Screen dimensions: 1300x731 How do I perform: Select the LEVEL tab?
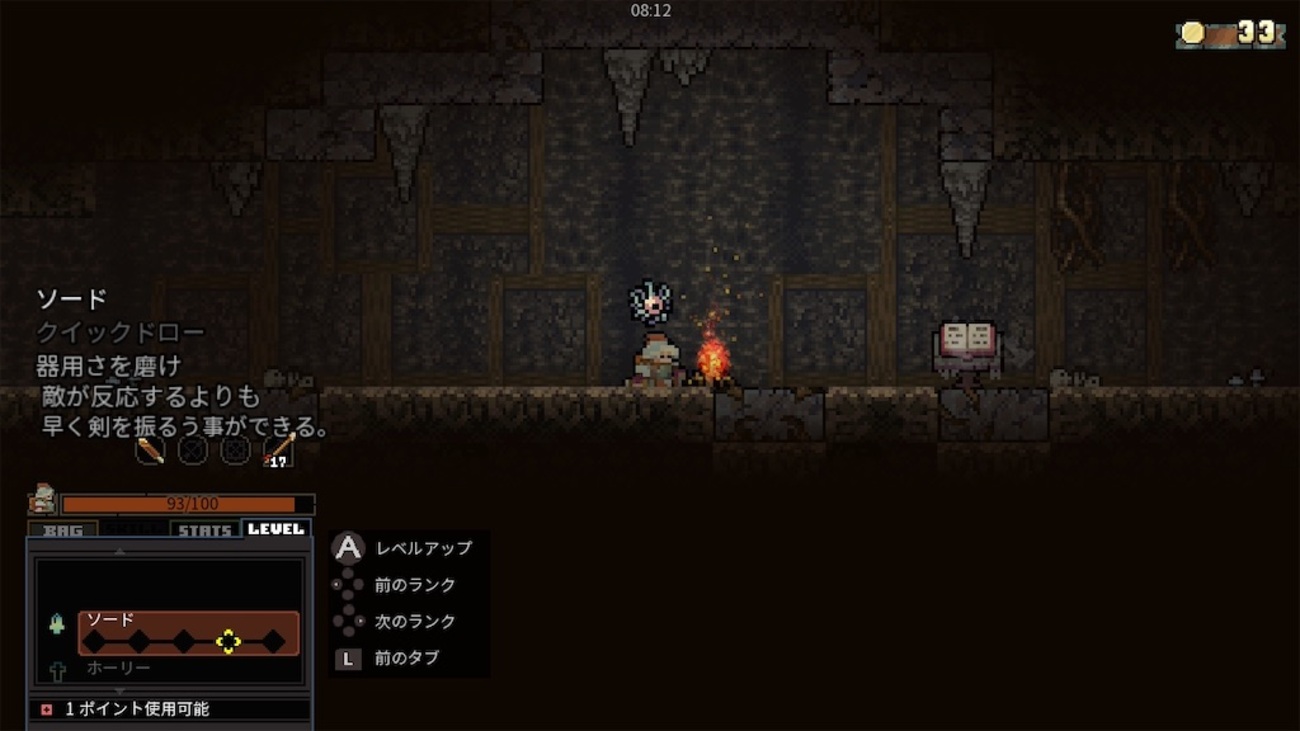click(275, 529)
